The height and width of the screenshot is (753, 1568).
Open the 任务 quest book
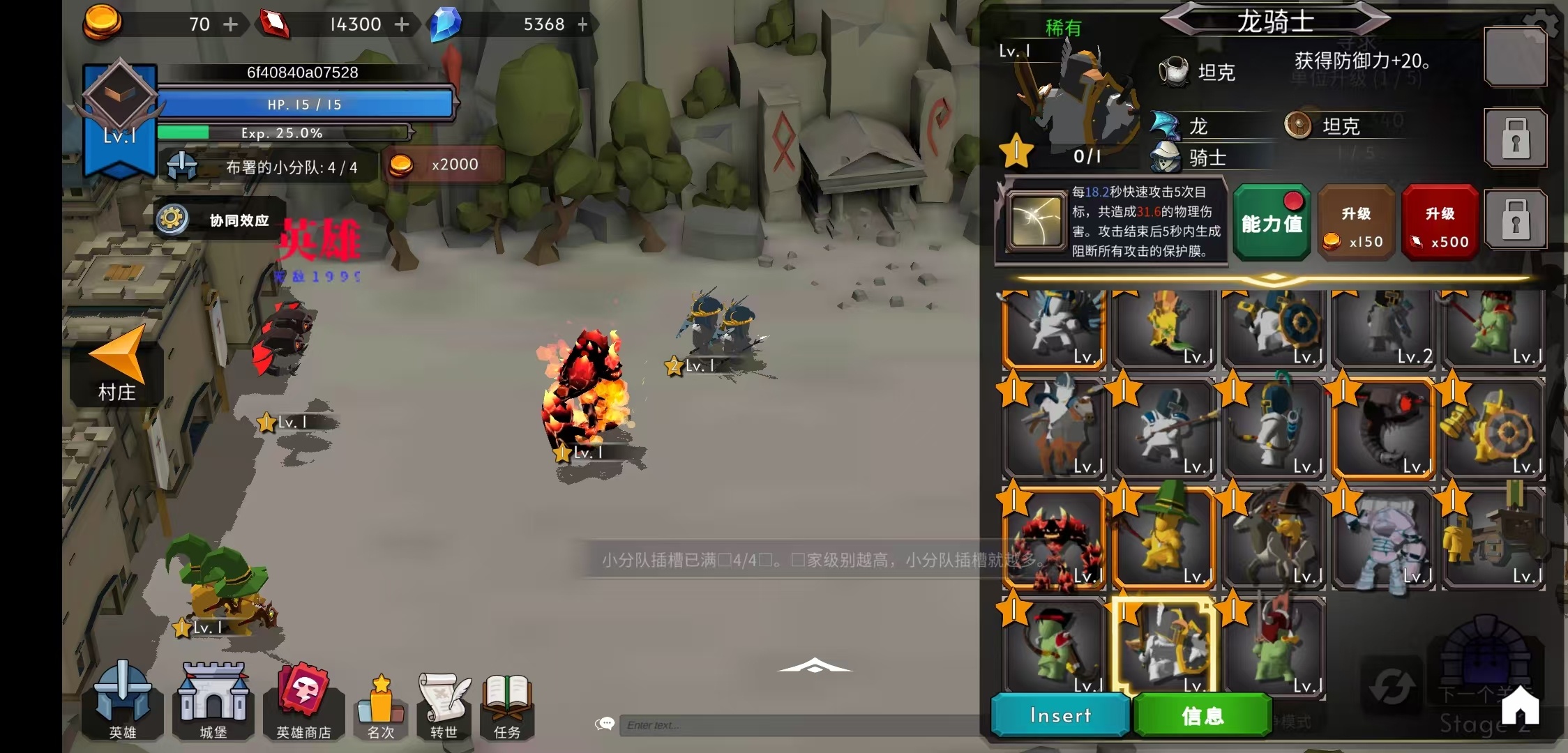pos(507,705)
